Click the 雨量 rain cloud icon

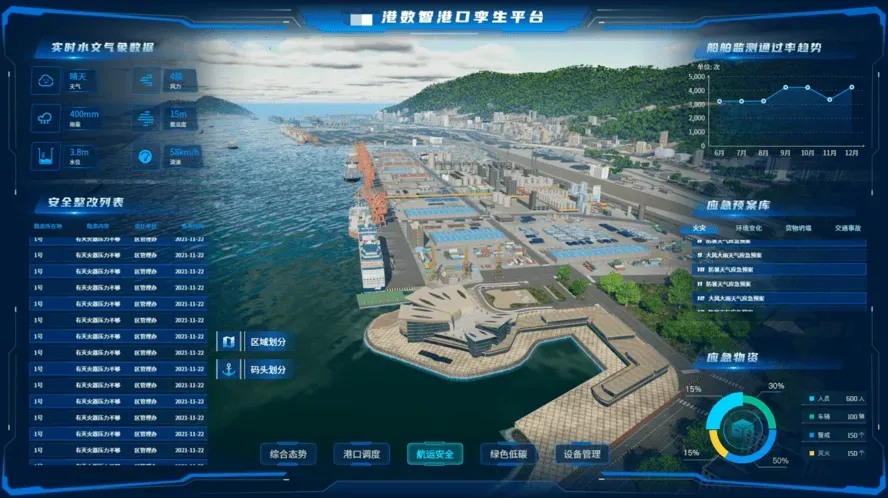(46, 118)
